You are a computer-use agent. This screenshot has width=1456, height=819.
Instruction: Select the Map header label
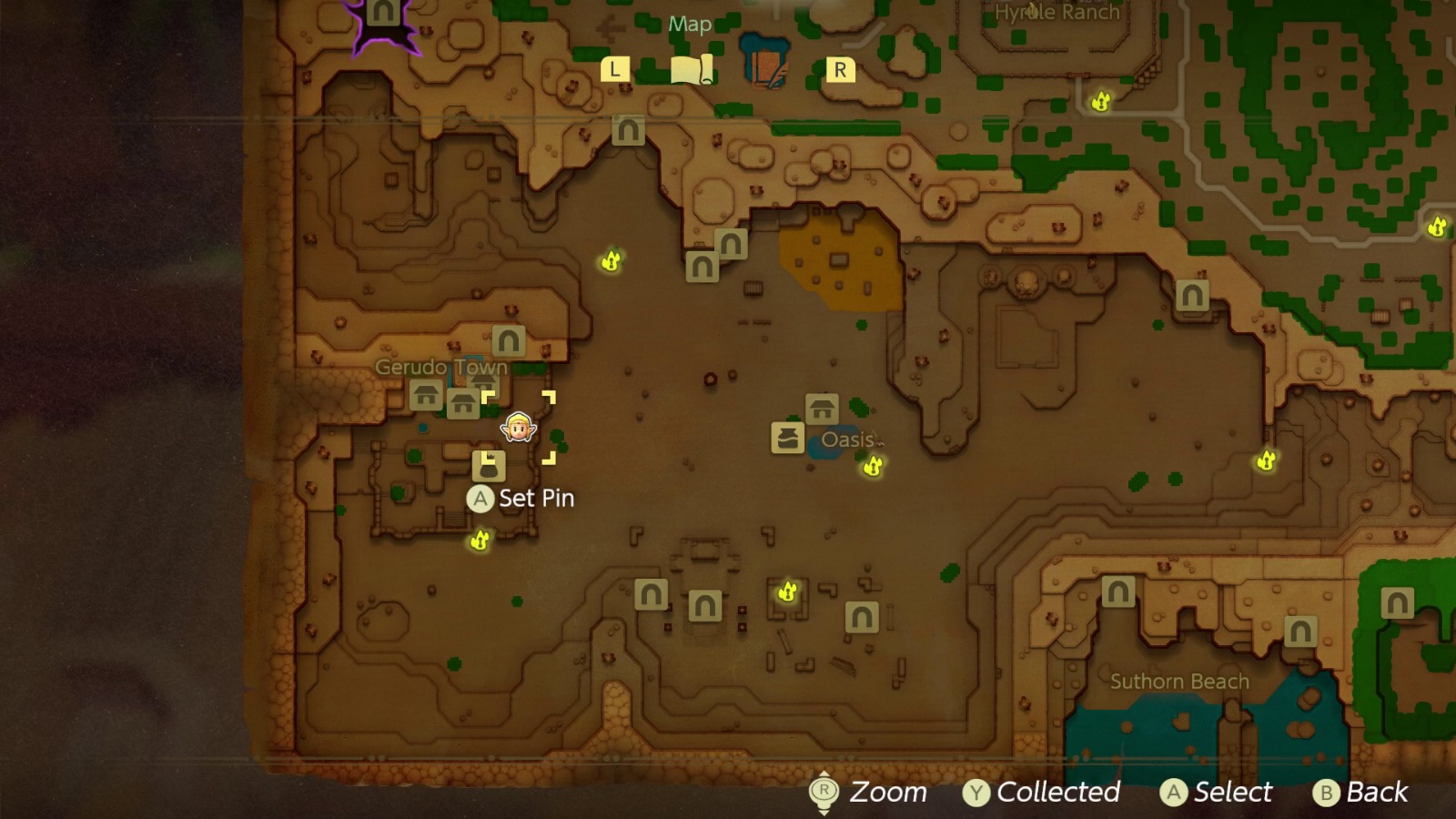coord(689,25)
